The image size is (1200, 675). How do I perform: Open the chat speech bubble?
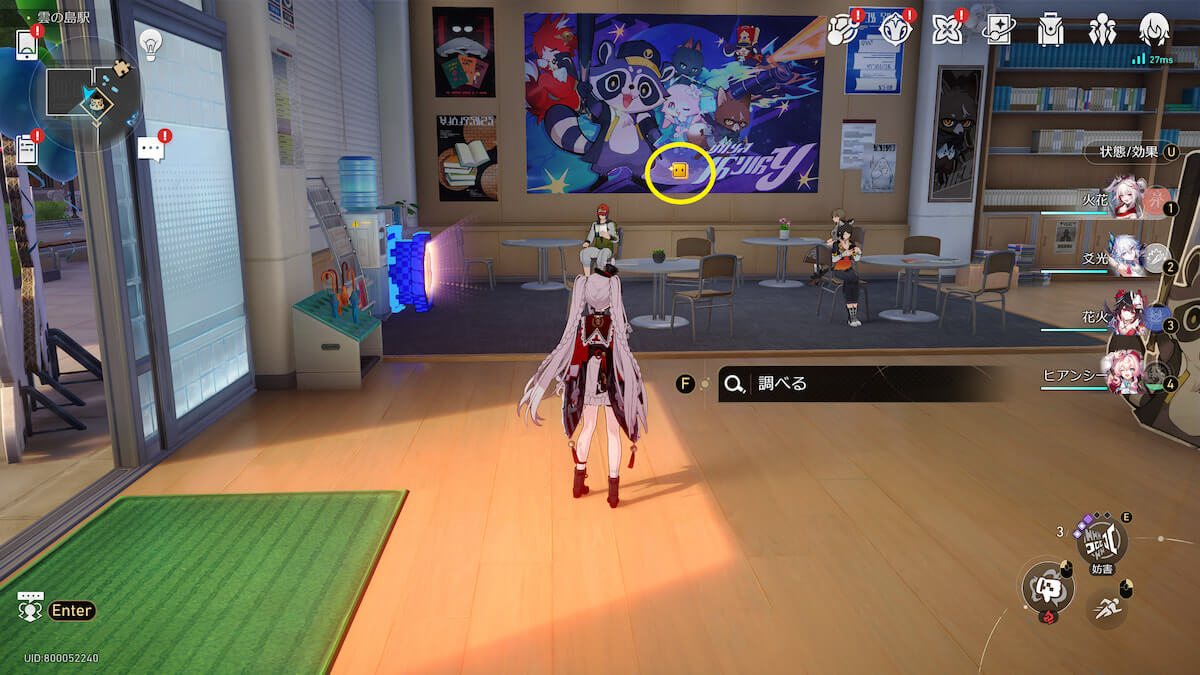pos(150,150)
